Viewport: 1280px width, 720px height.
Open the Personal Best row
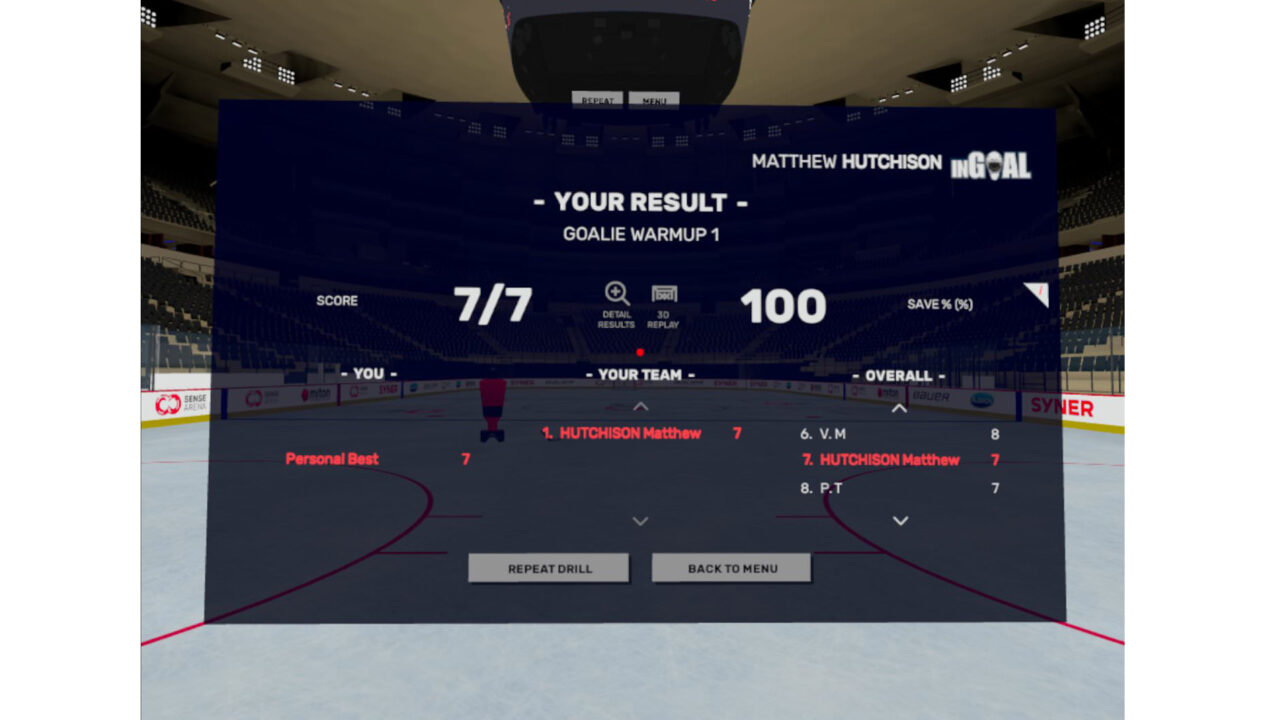coord(330,458)
